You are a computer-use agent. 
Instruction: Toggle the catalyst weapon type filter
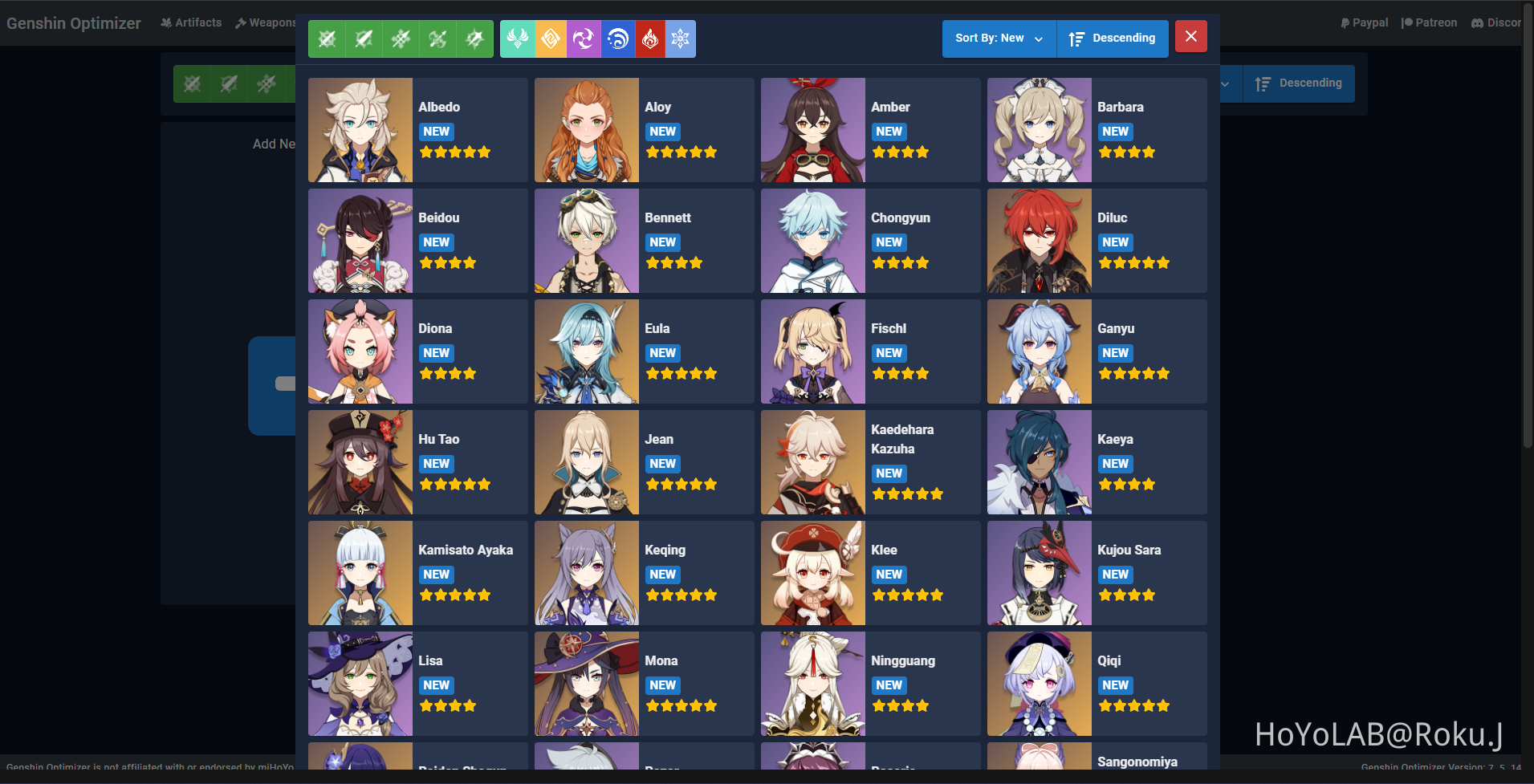coord(474,39)
